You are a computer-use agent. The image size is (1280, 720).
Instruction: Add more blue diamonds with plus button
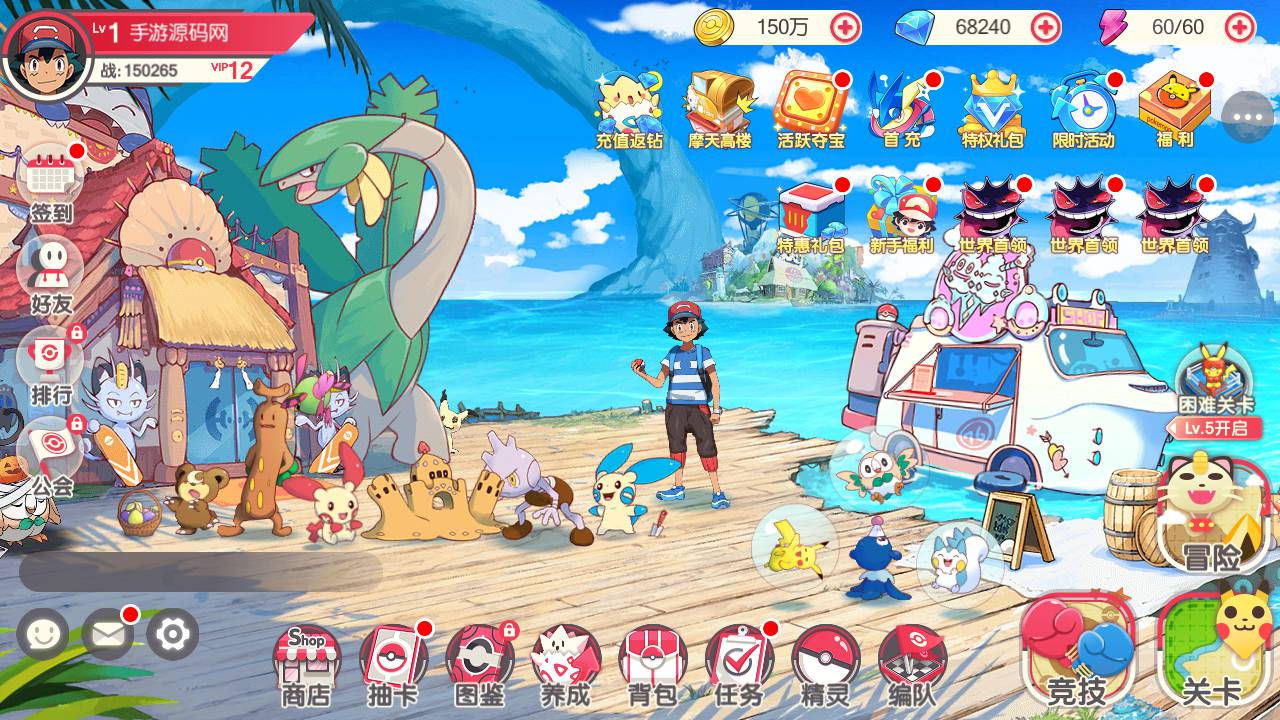(x=1045, y=27)
